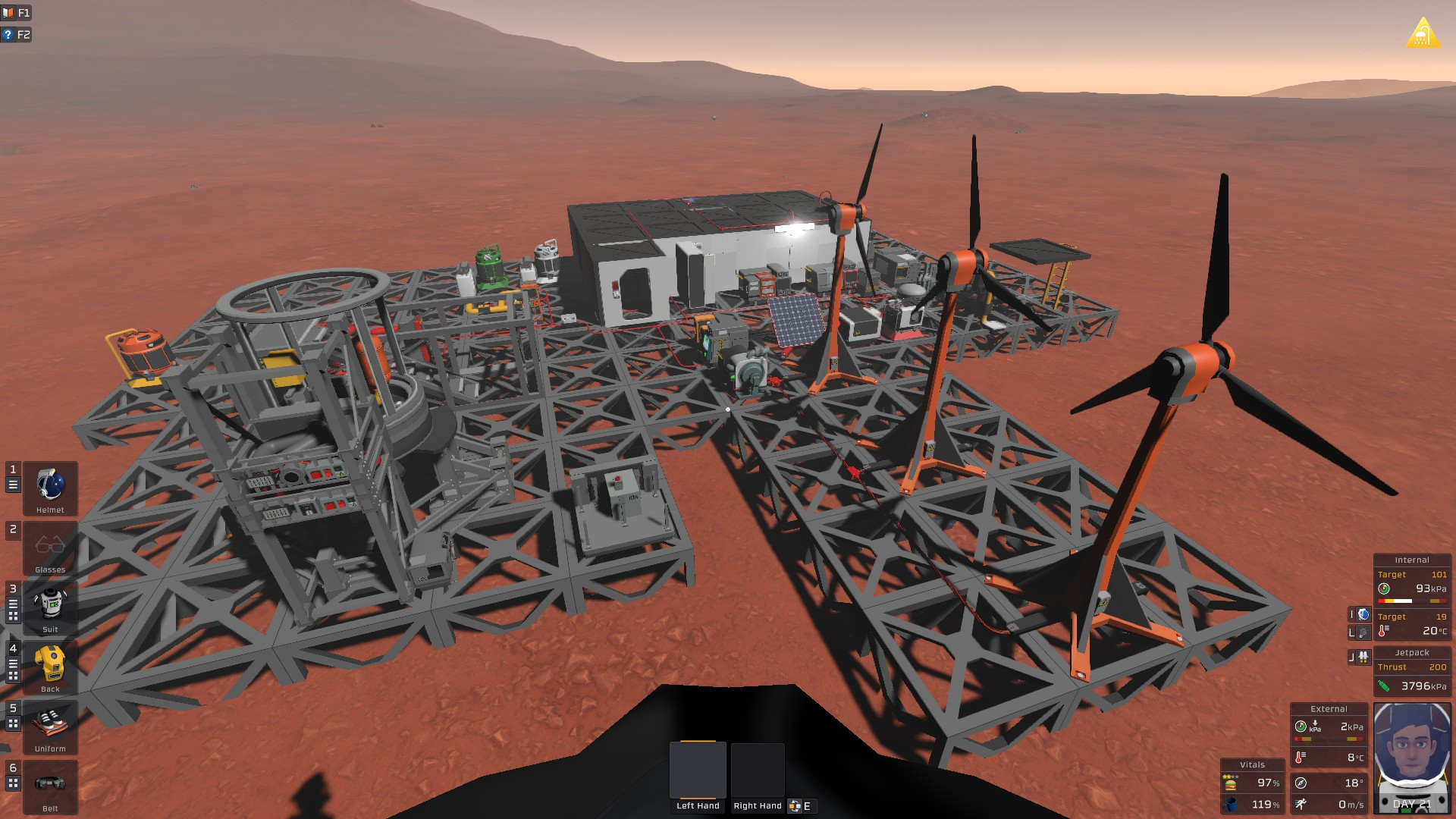The width and height of the screenshot is (1456, 819).
Task: Click the character portrait
Action: coord(1412,757)
